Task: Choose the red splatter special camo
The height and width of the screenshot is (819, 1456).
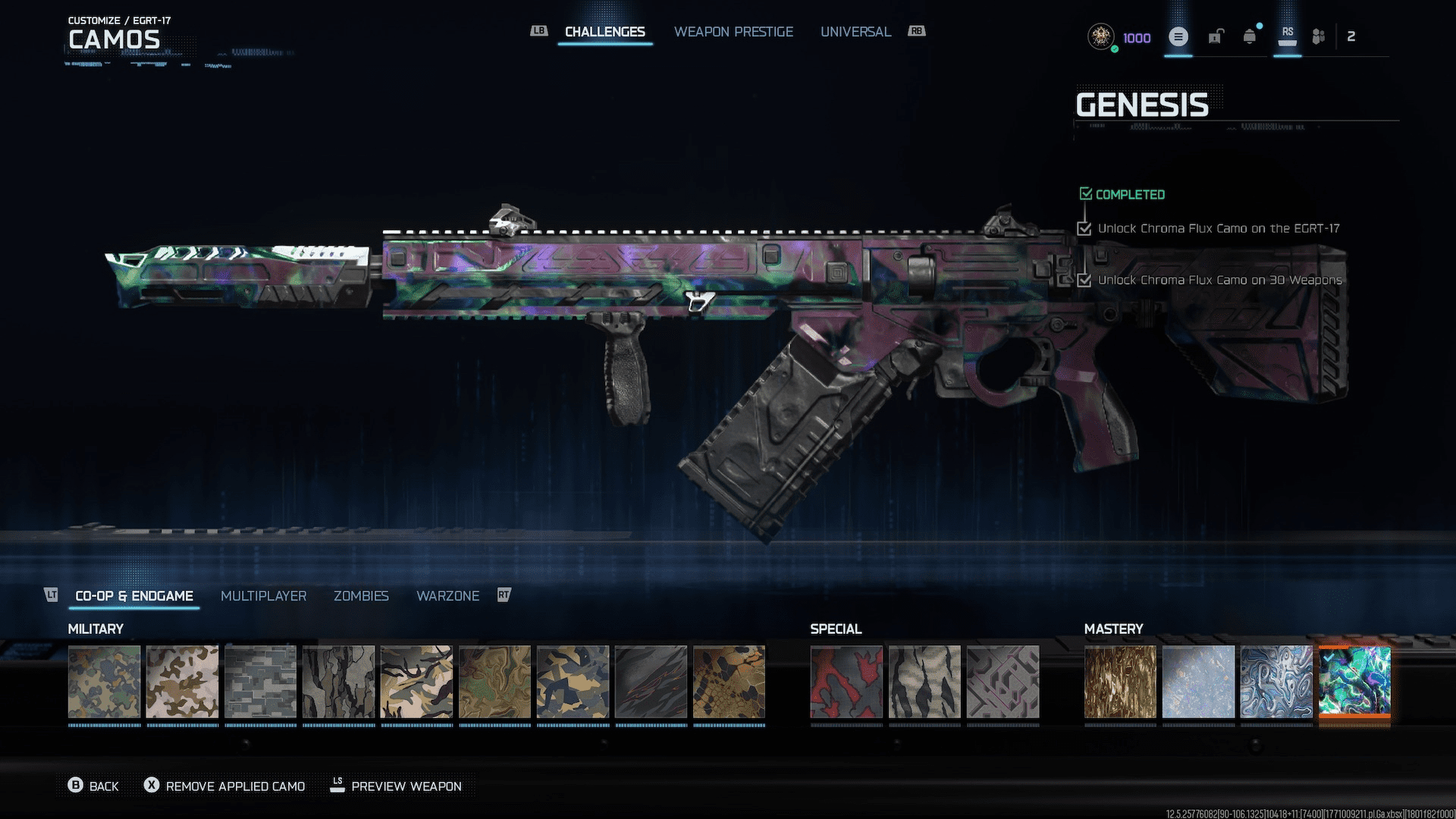Action: pyautogui.click(x=846, y=682)
